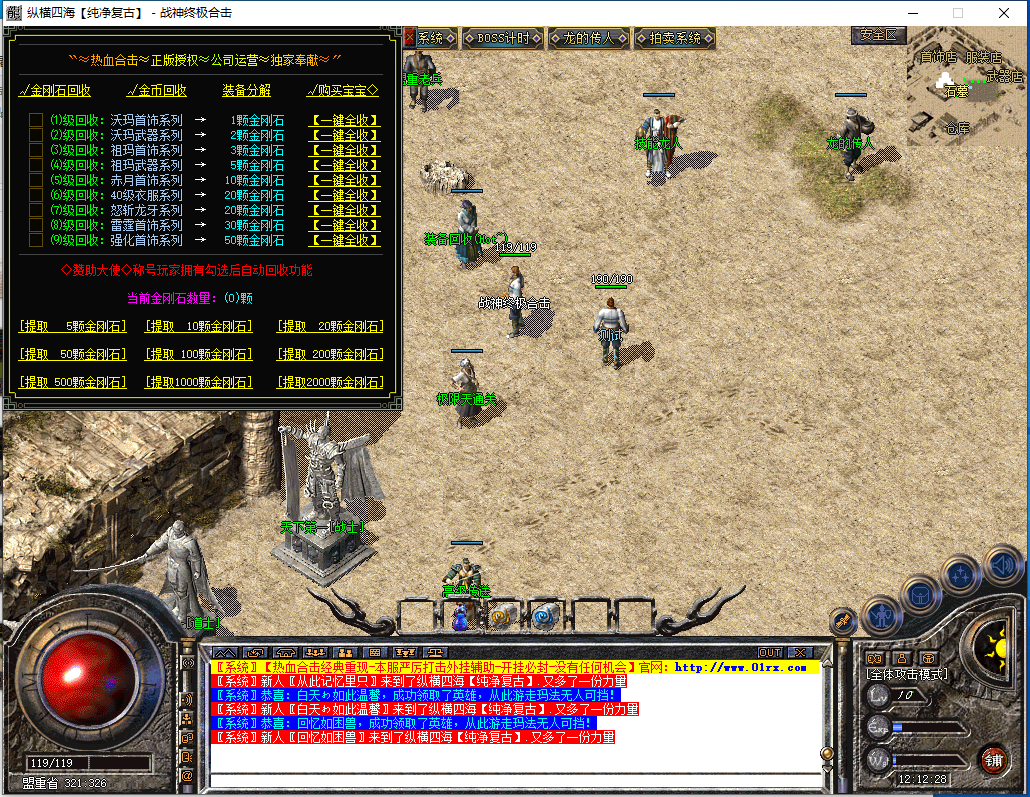Open the 装备分解 equipment breakdown section
This screenshot has width=1030, height=797.
click(246, 90)
